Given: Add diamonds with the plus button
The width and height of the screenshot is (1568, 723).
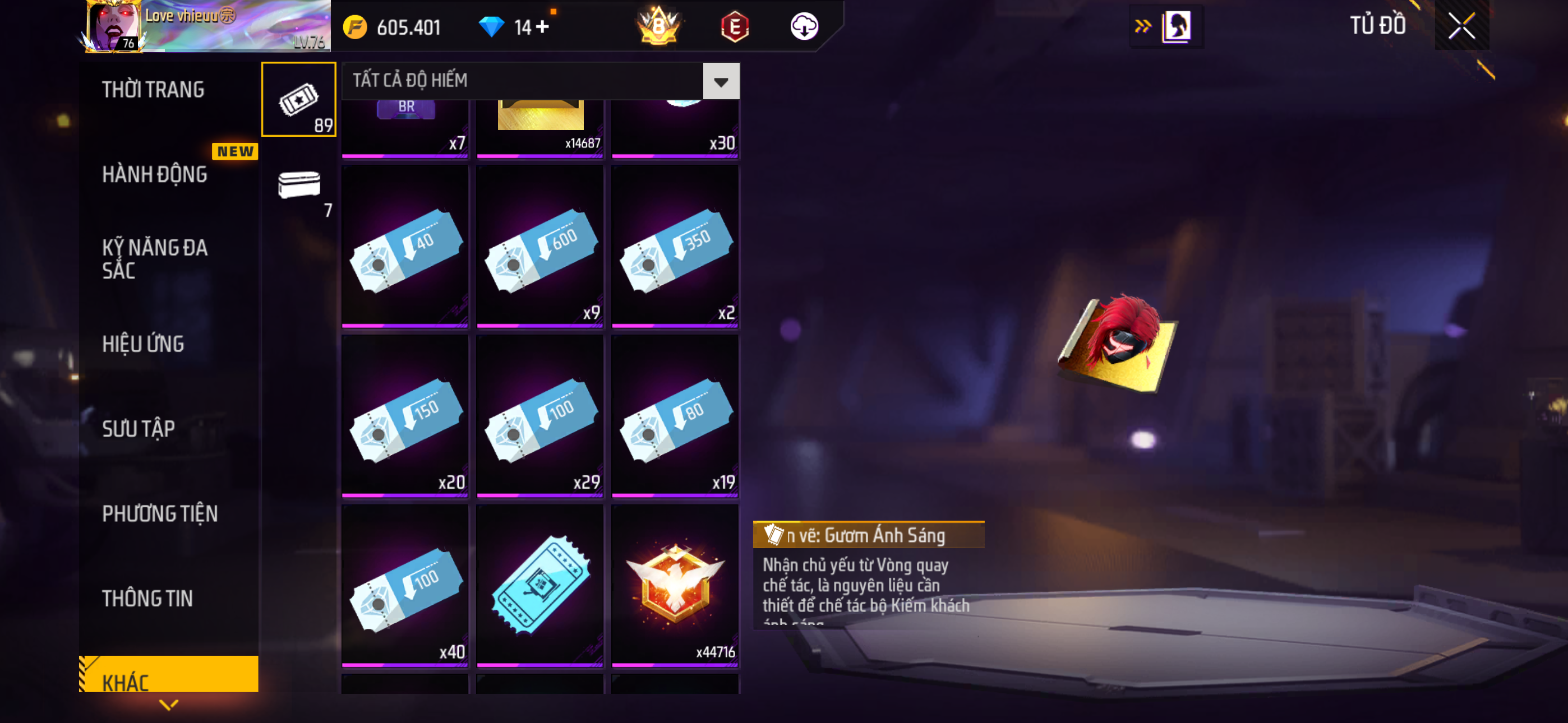Looking at the screenshot, I should (x=542, y=27).
